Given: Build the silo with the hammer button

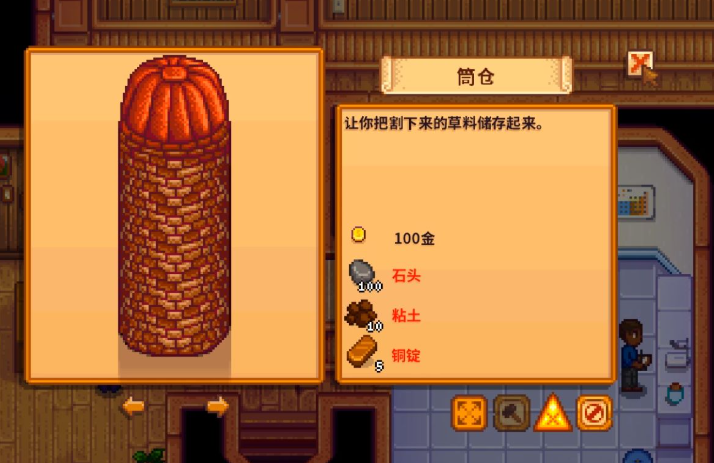Looking at the screenshot, I should coord(511,412).
